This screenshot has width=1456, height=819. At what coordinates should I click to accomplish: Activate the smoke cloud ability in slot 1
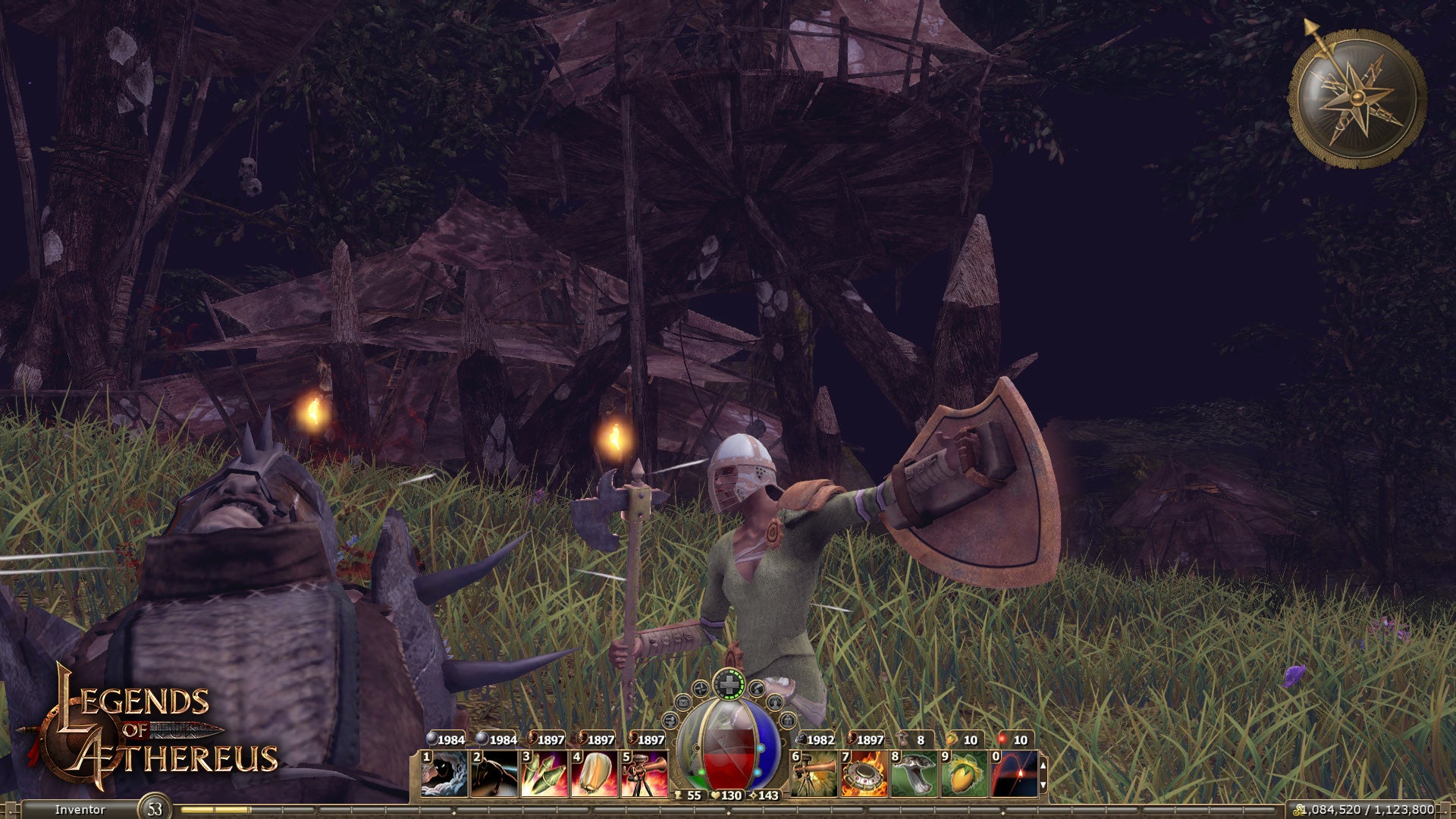[x=444, y=773]
